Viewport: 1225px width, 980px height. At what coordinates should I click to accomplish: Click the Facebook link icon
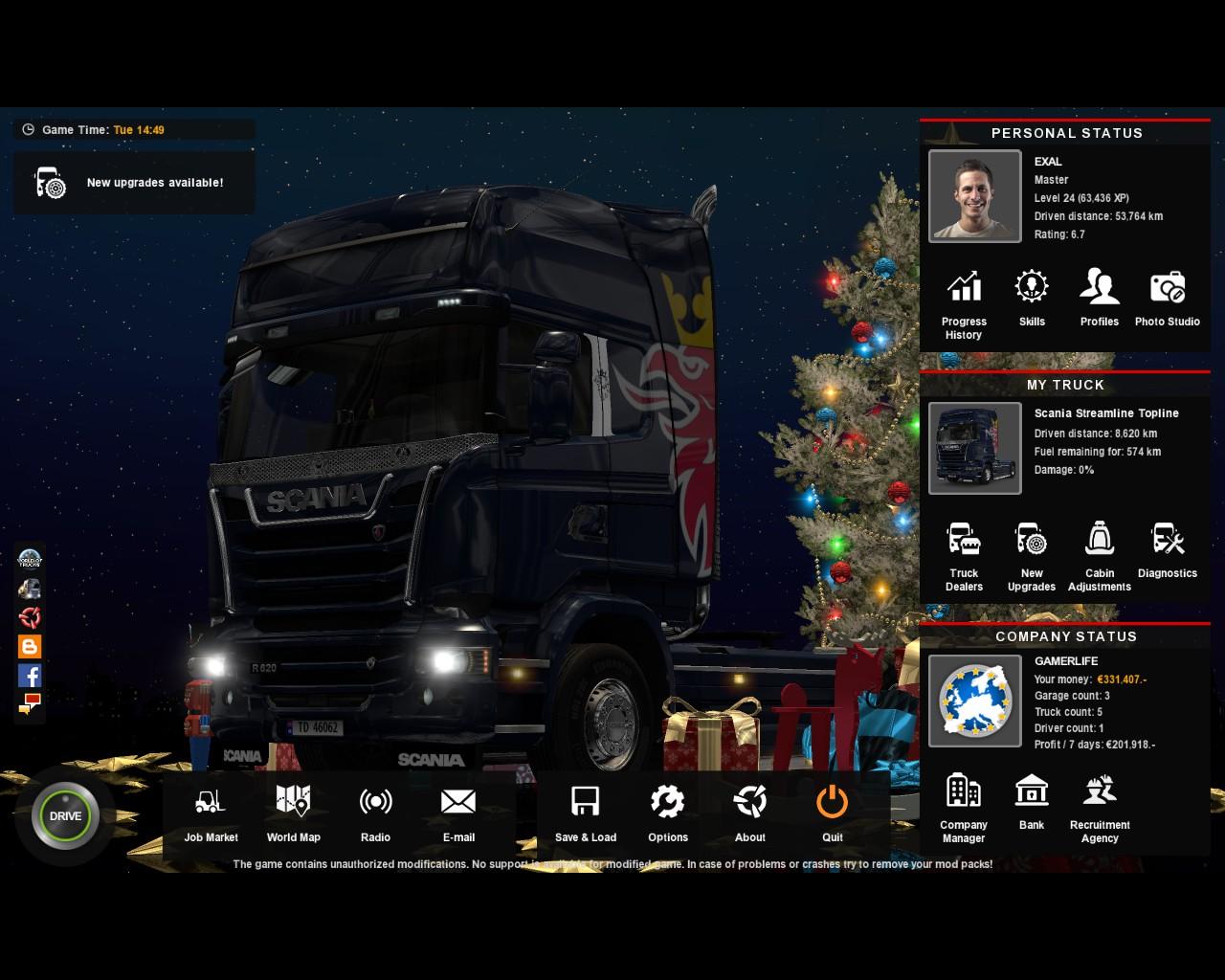tap(30, 676)
